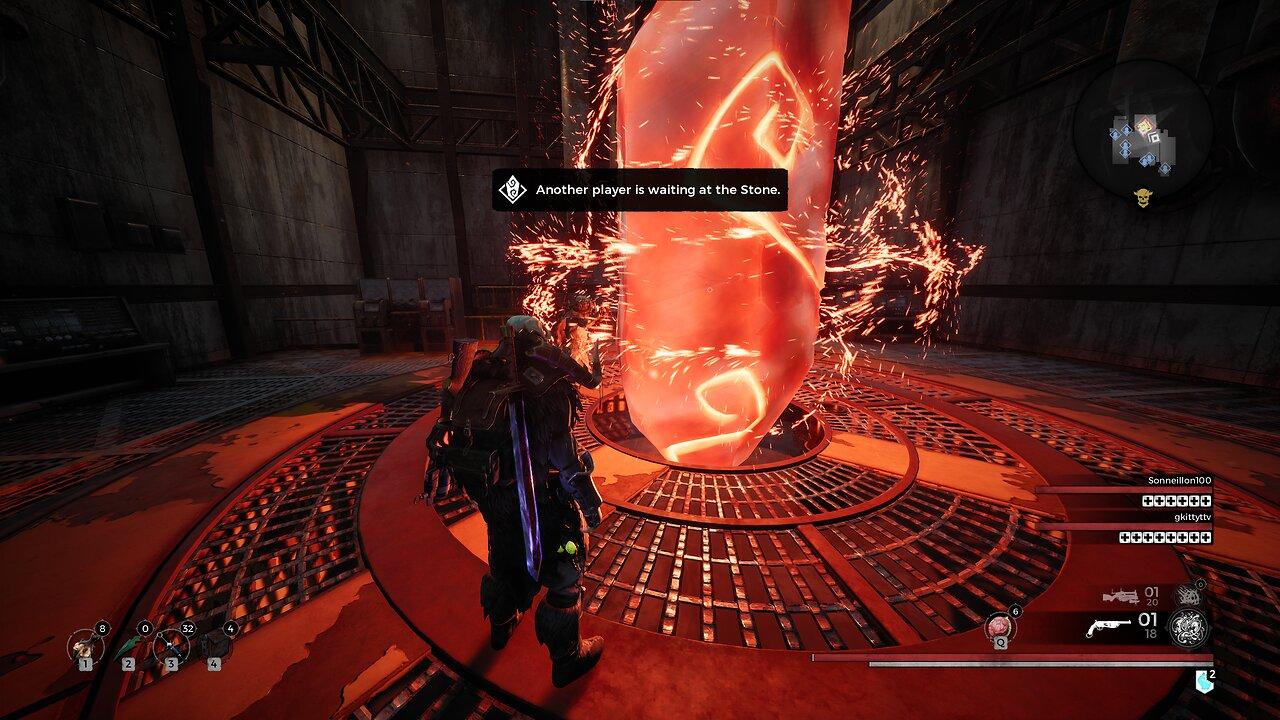The image size is (1280, 720).
Task: Open the blue trait points indicator
Action: [x=1204, y=681]
